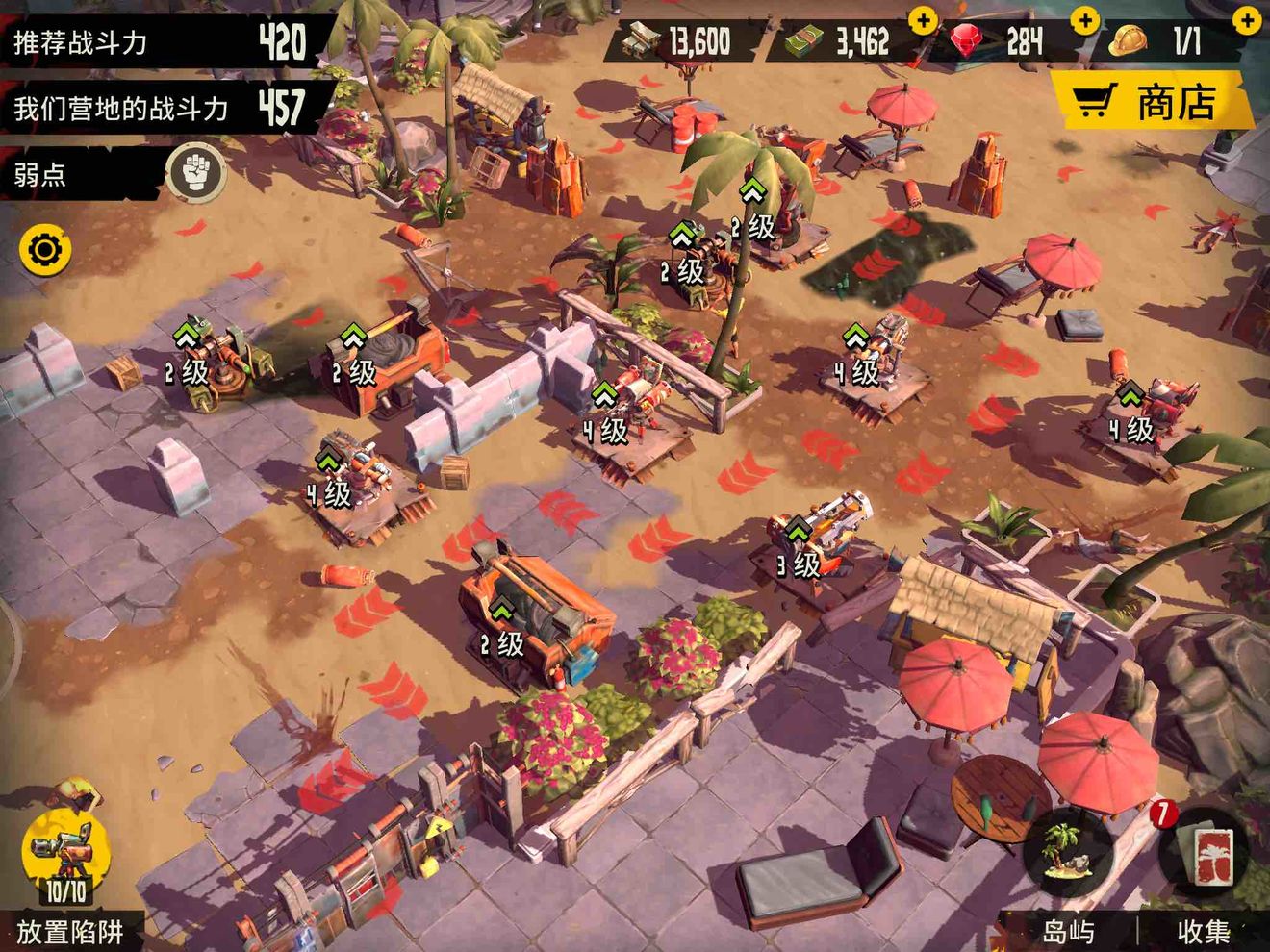1270x952 pixels.
Task: Open the 商店 shop
Action: pyautogui.click(x=1153, y=102)
